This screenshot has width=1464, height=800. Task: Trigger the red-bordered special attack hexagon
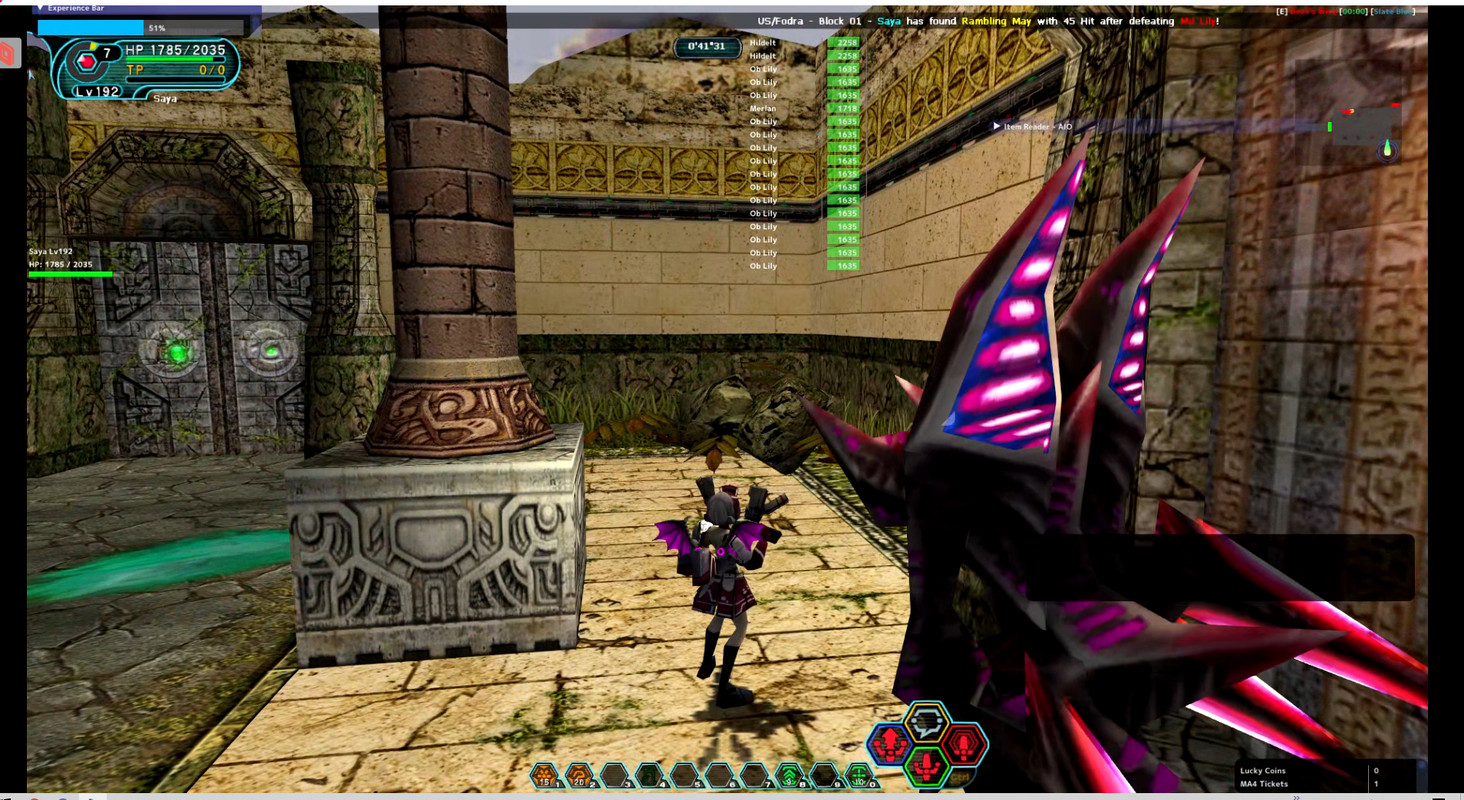tap(965, 745)
